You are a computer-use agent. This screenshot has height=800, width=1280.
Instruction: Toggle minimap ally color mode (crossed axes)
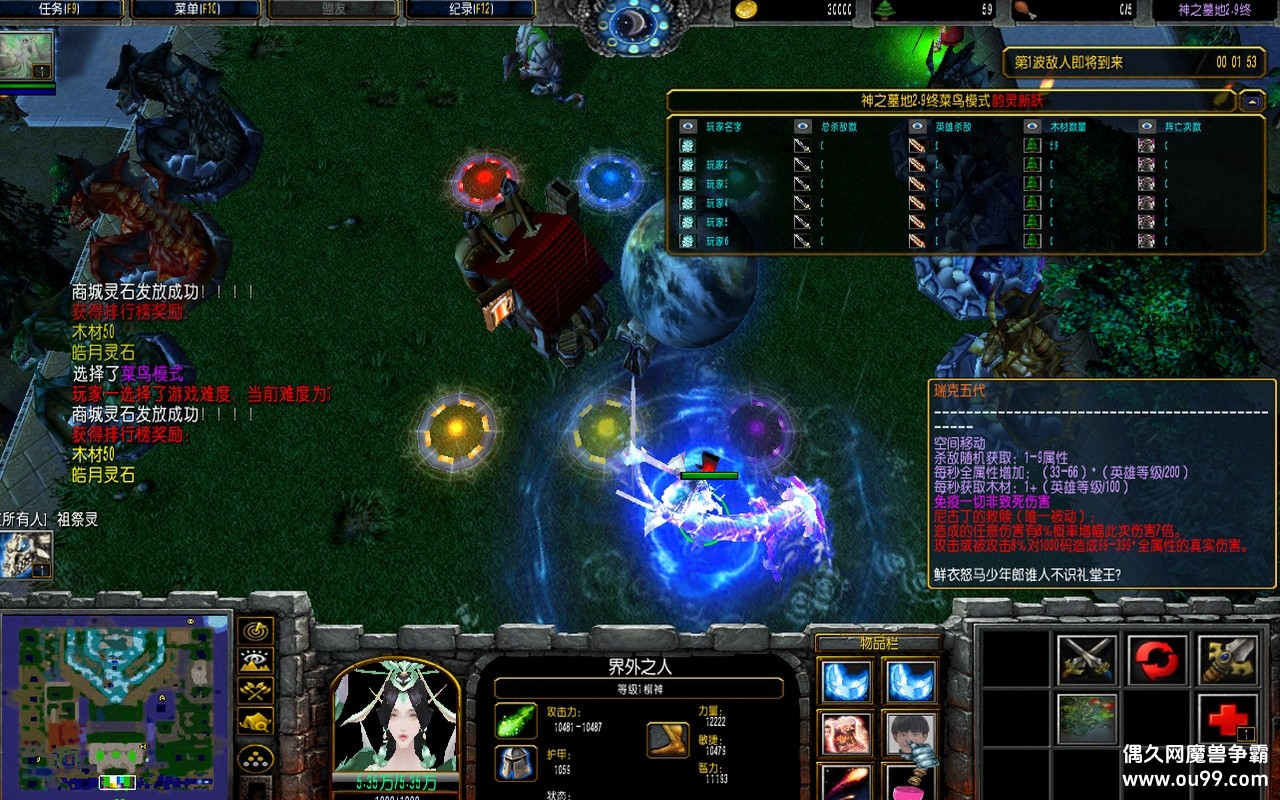pyautogui.click(x=256, y=690)
